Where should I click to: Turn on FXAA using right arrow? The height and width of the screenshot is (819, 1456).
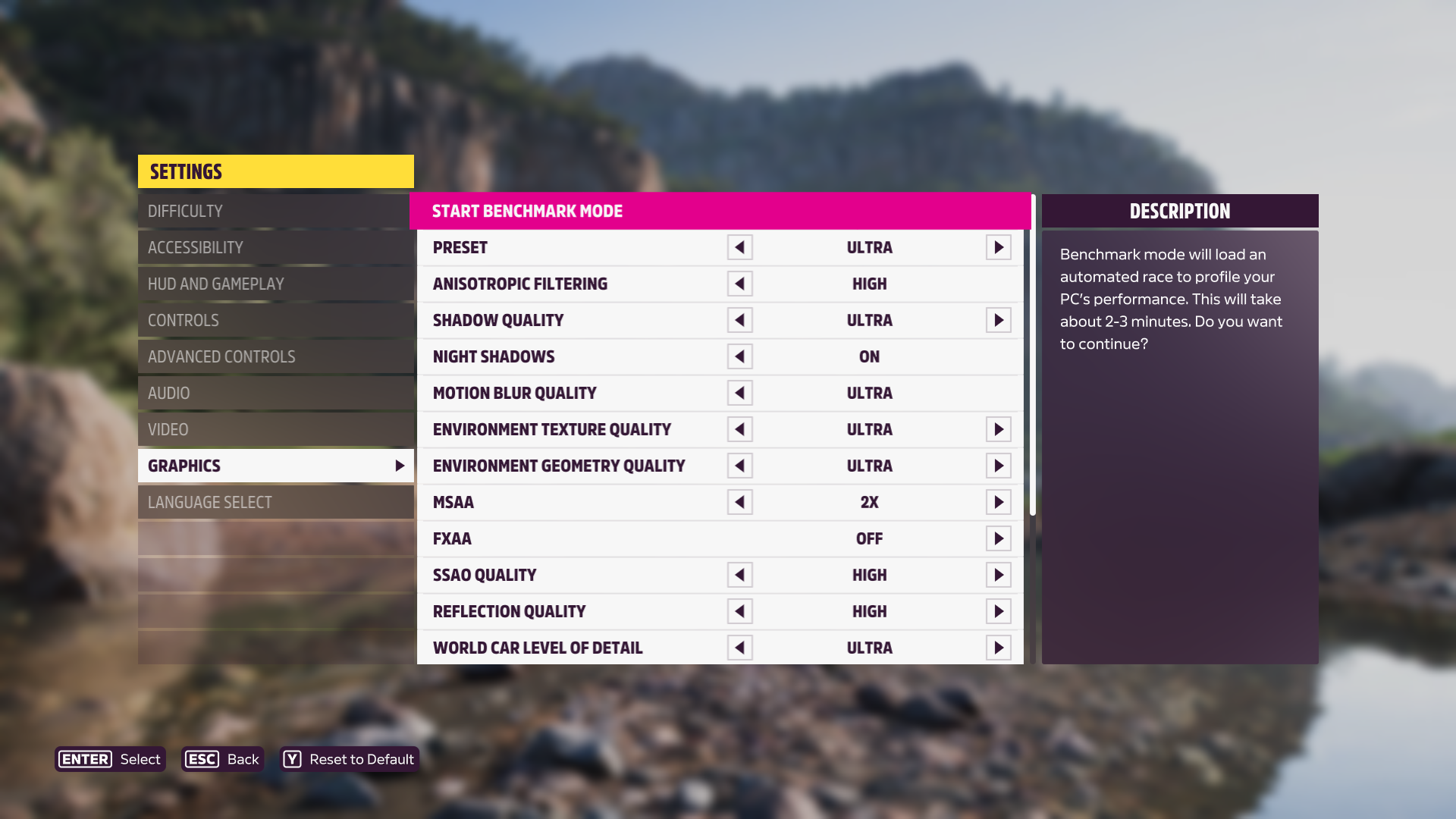[999, 538]
